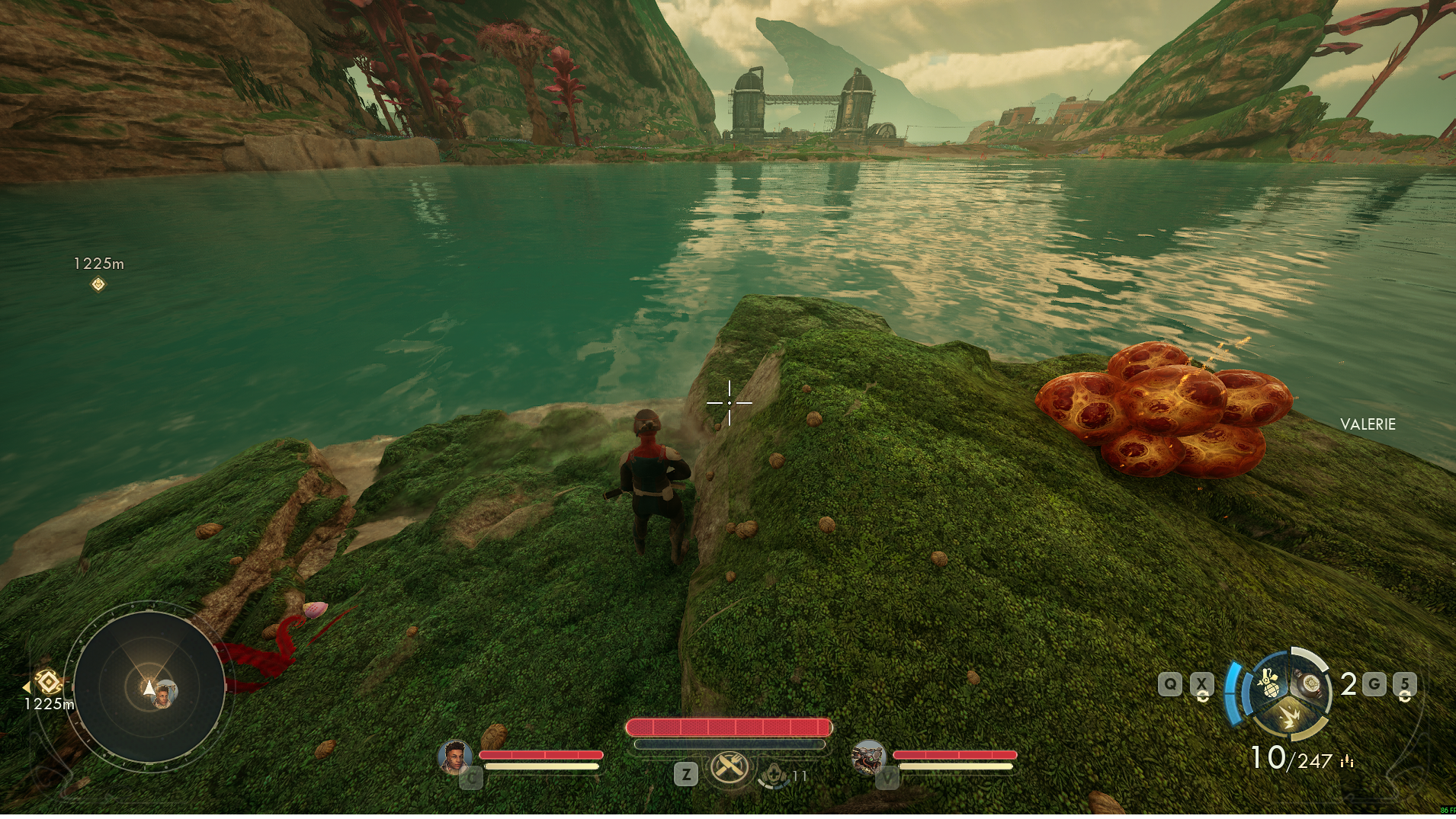
Task: Click the companion icon on the minimap
Action: (164, 696)
